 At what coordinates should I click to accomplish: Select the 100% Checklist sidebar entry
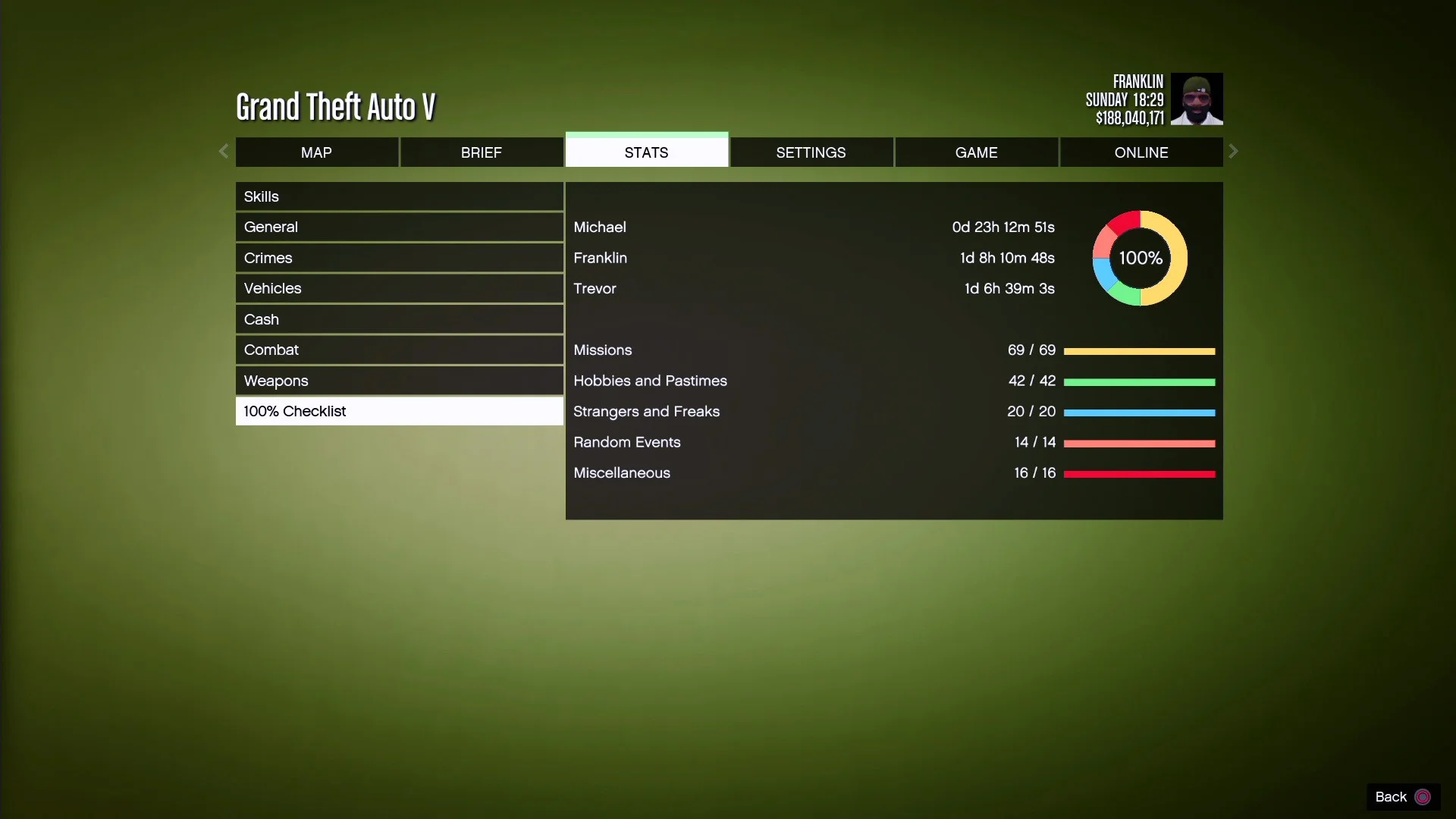coord(400,410)
